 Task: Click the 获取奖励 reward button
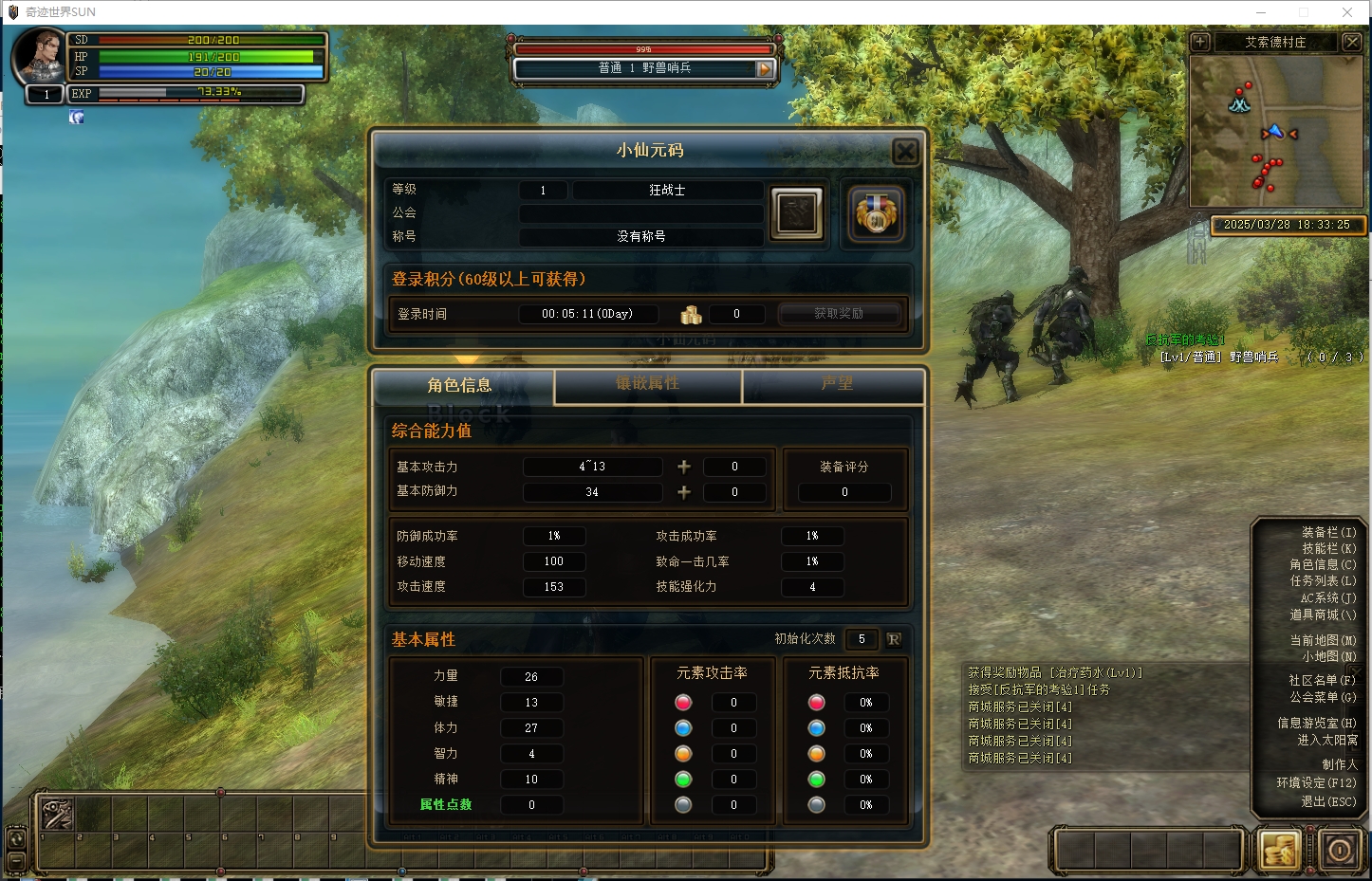pos(839,314)
